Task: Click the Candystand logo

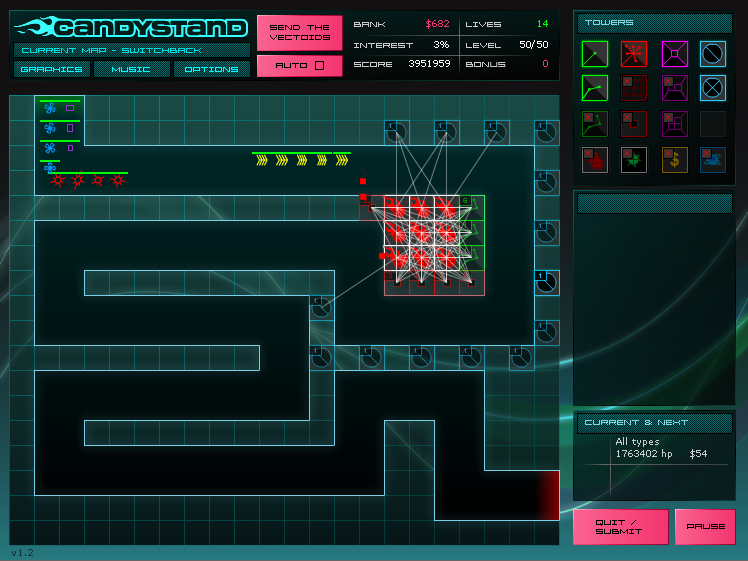Action: pos(131,27)
